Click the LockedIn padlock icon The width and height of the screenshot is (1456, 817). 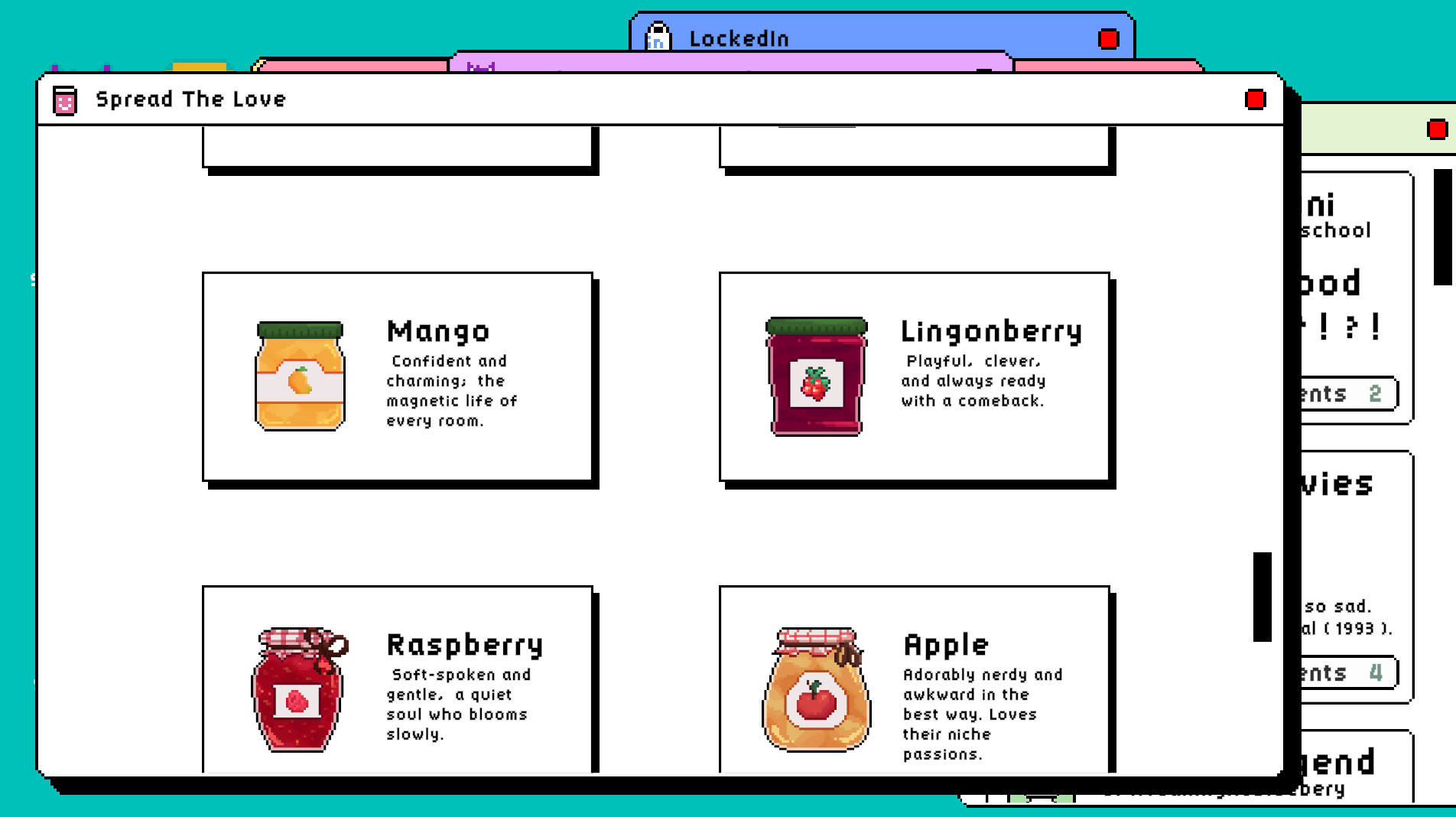[658, 38]
